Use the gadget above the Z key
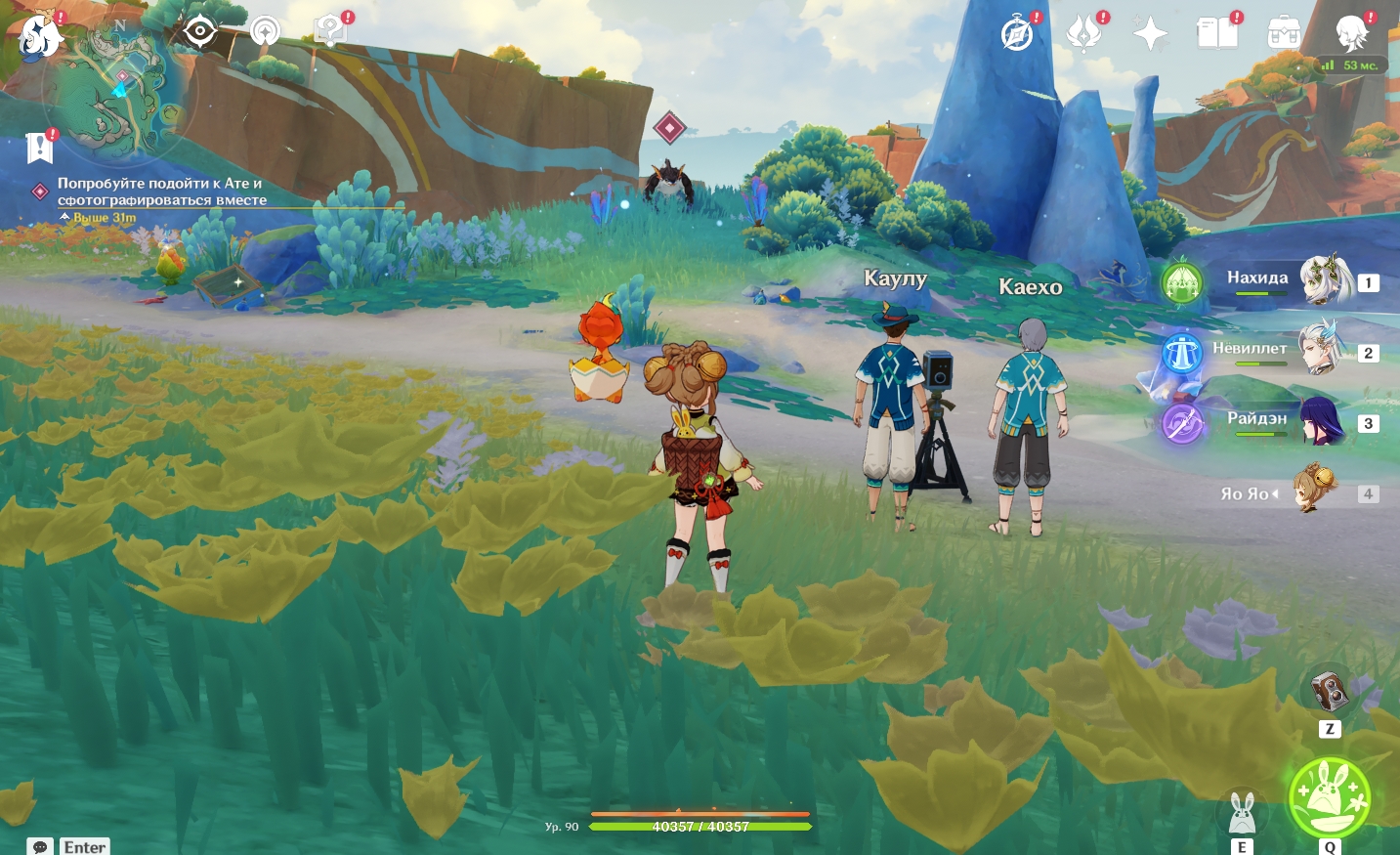Image resolution: width=1400 pixels, height=855 pixels. click(x=1329, y=692)
